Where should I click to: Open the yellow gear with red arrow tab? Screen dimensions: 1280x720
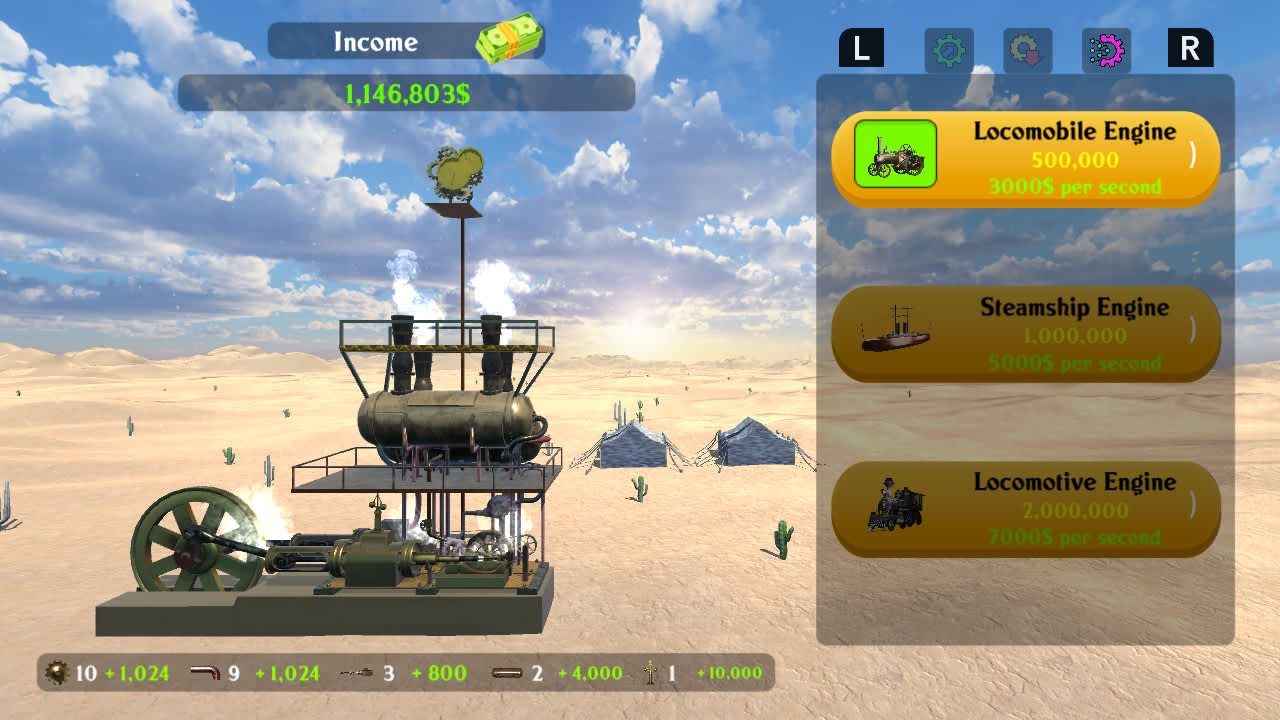1026,49
